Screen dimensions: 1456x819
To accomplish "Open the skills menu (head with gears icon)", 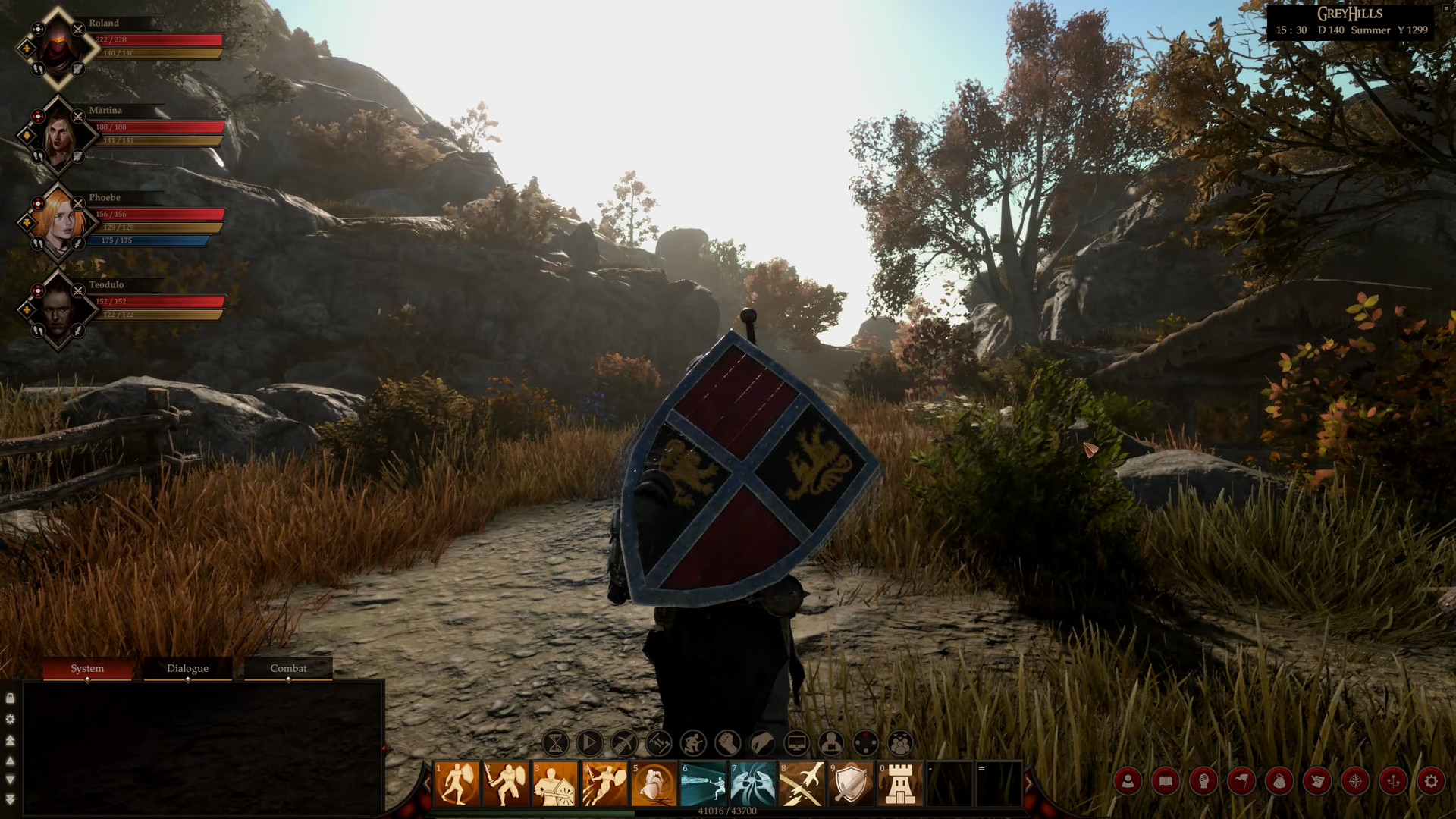I will point(1203,780).
